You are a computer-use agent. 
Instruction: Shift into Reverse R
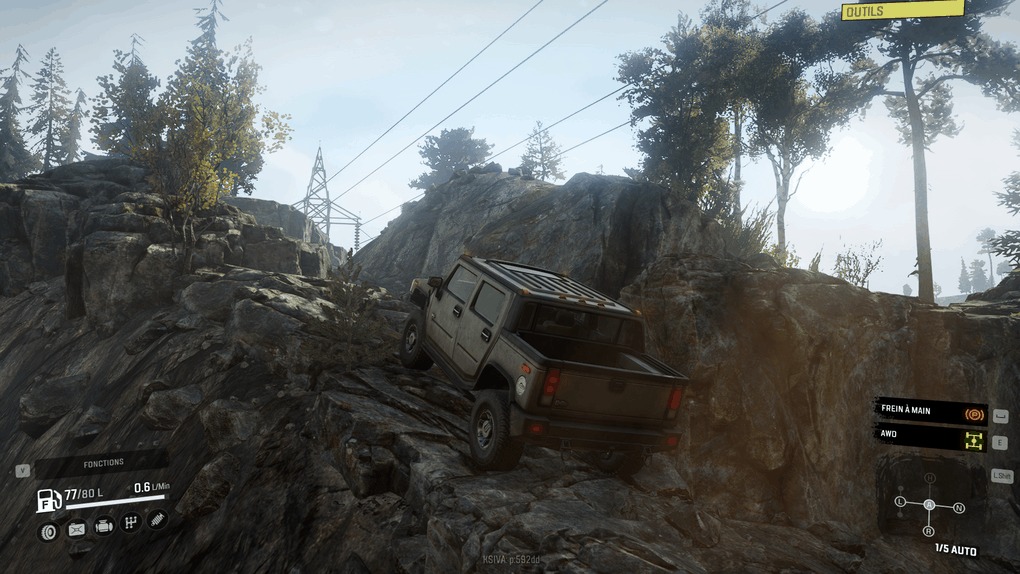(x=929, y=531)
